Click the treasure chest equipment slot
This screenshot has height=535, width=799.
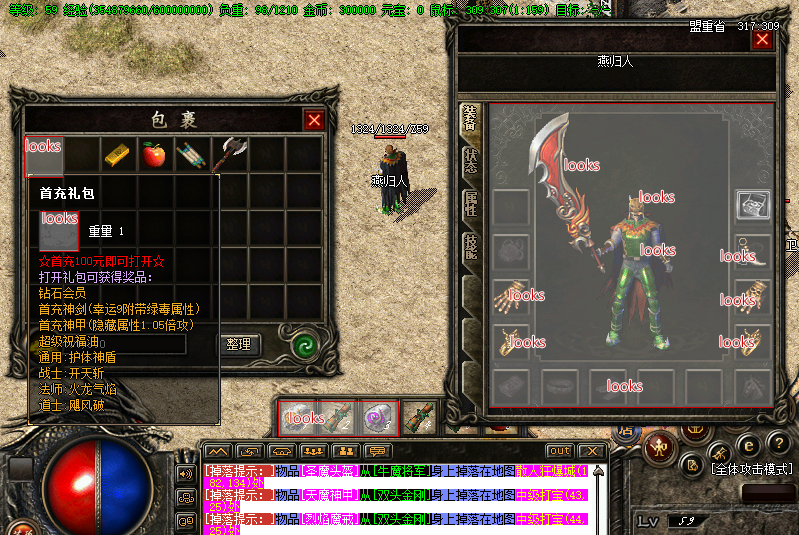point(751,205)
